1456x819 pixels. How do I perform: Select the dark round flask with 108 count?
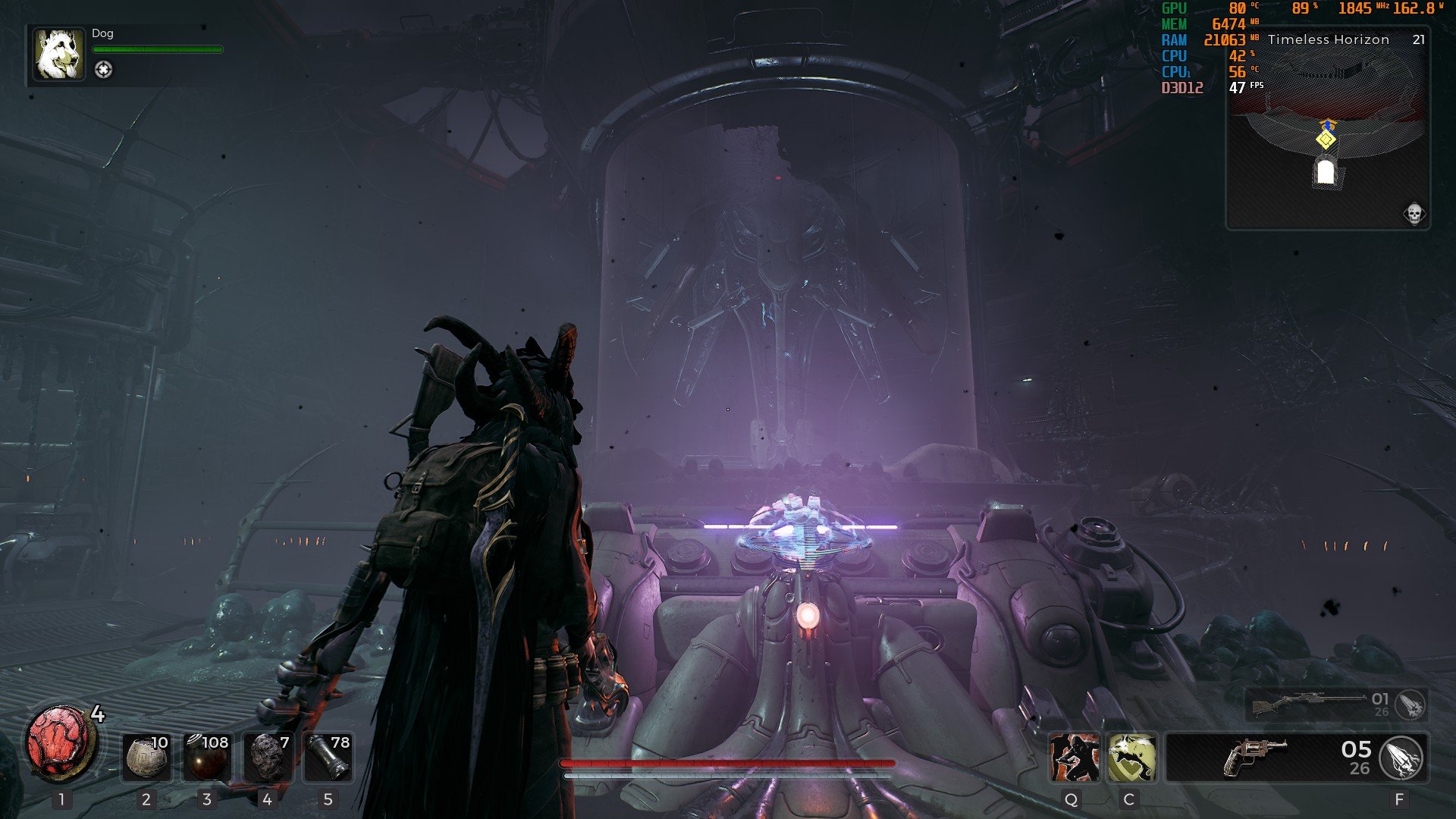click(206, 757)
